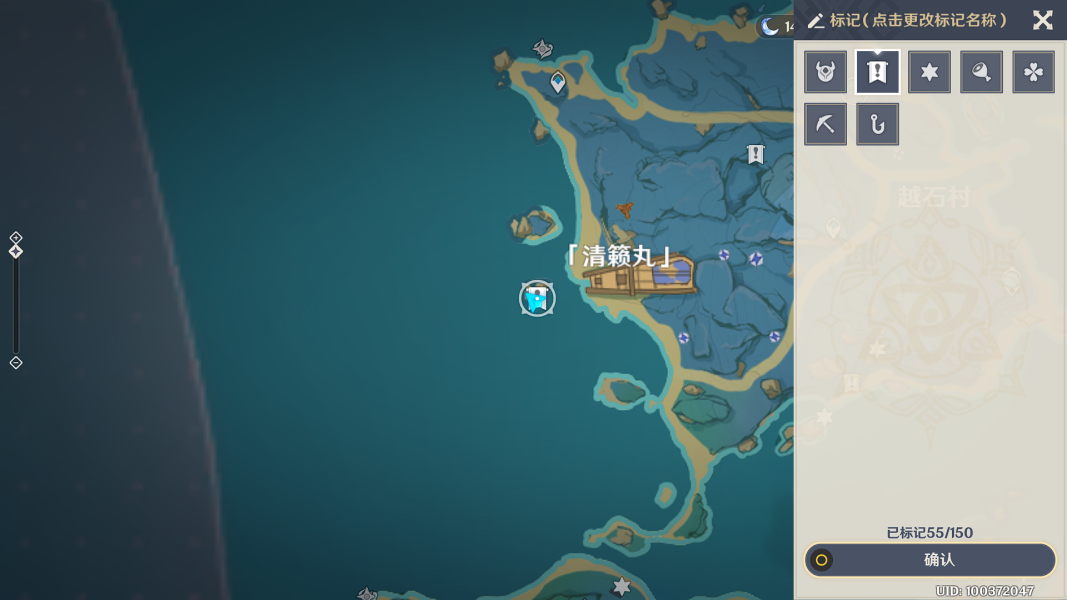Close the marker panel with the X

[1042, 20]
